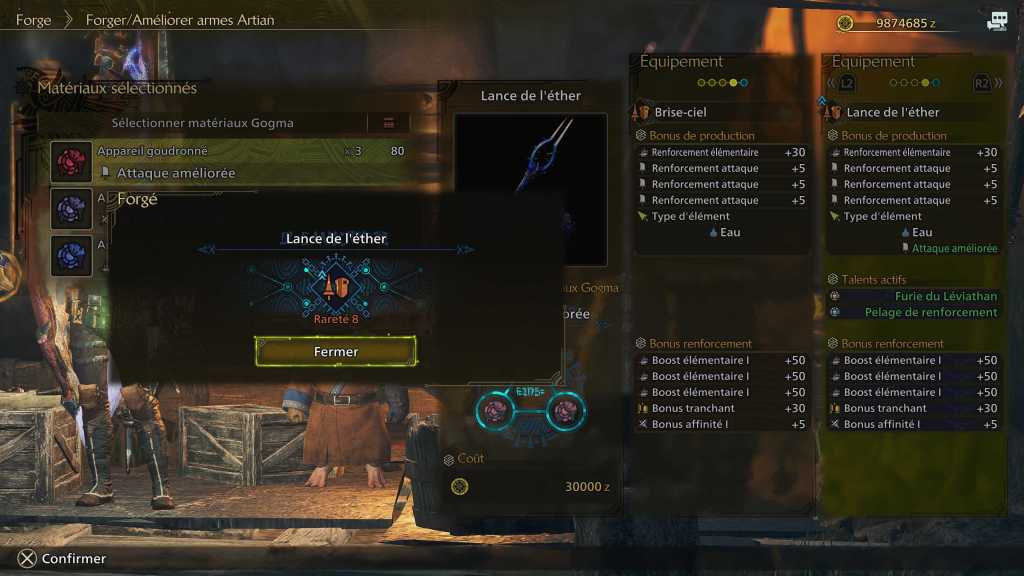This screenshot has width=1024, height=576.
Task: Open the chat icon in the top-right corner
Action: [x=997, y=22]
